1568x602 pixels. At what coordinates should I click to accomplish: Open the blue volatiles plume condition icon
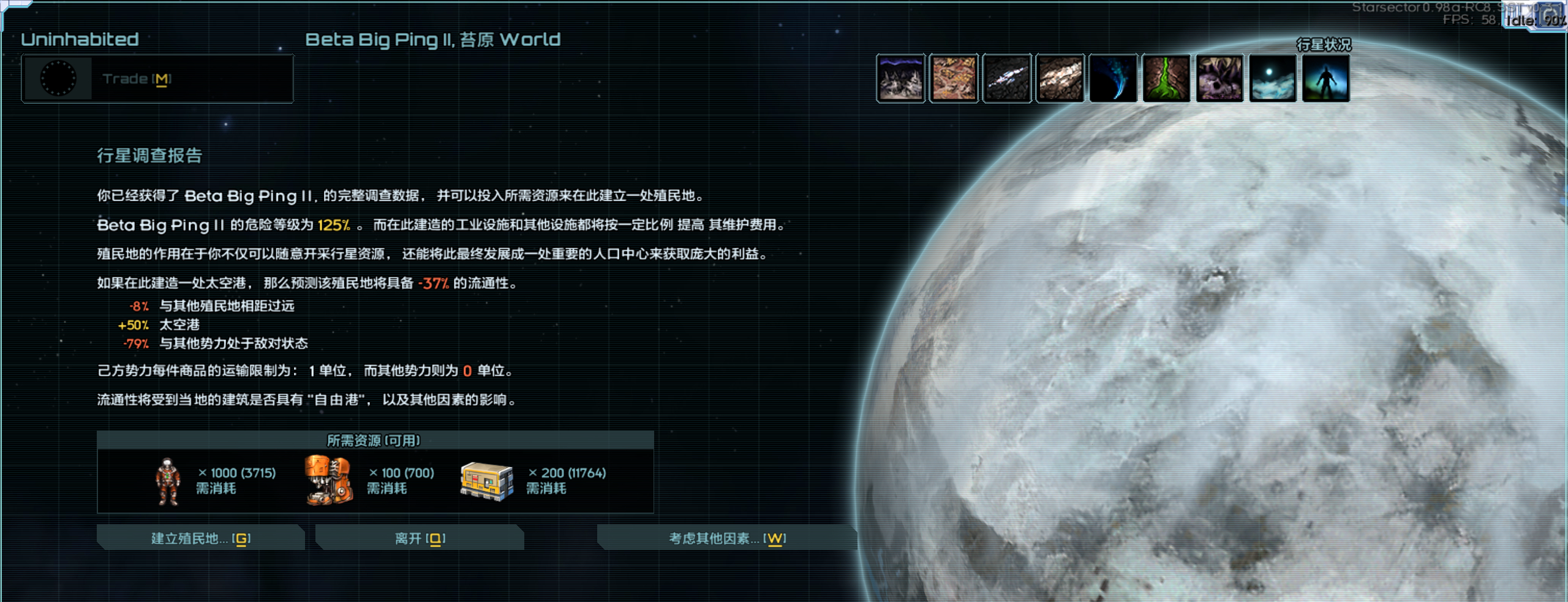1113,78
